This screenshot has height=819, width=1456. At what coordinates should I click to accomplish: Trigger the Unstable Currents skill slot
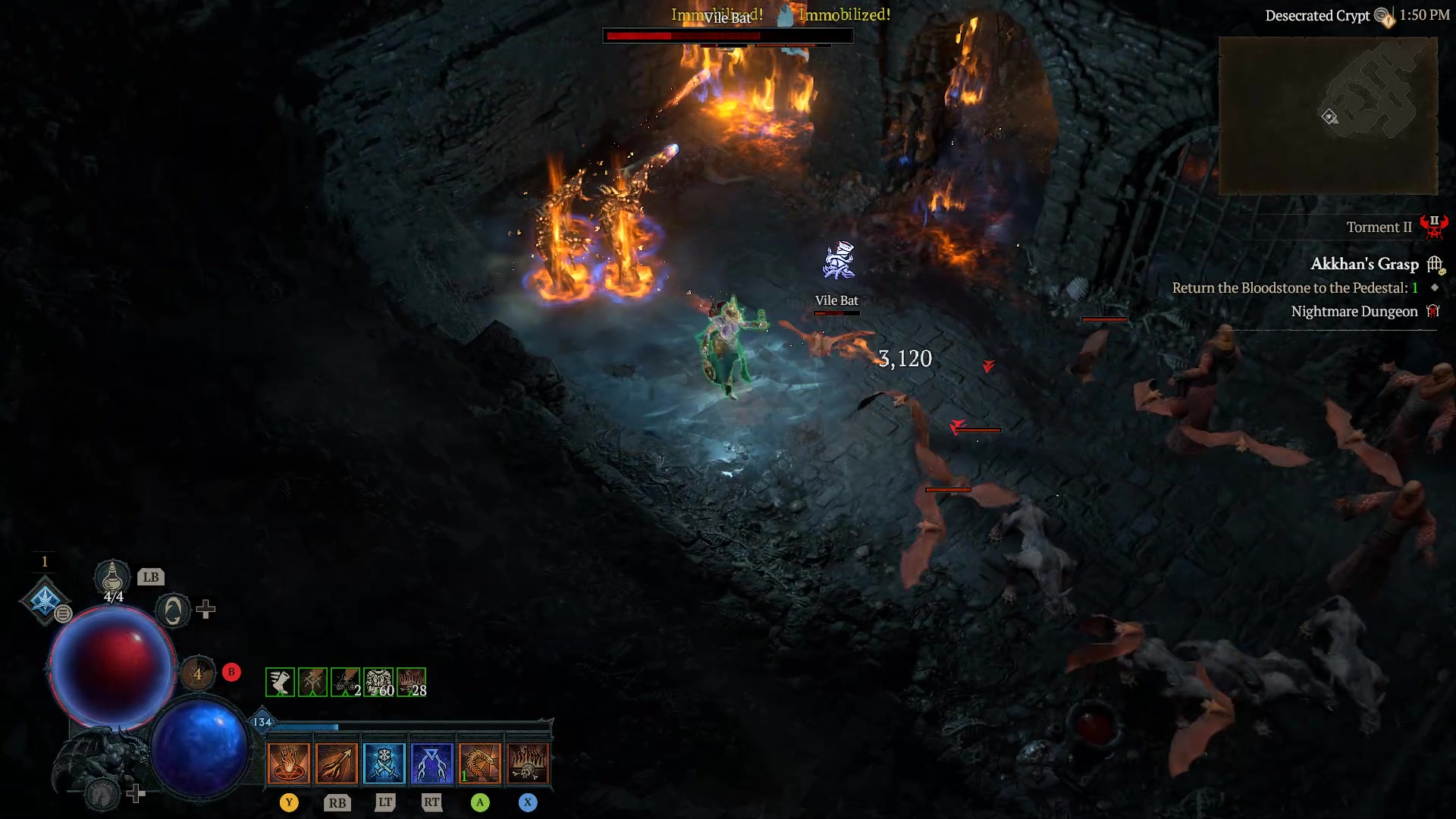click(432, 762)
